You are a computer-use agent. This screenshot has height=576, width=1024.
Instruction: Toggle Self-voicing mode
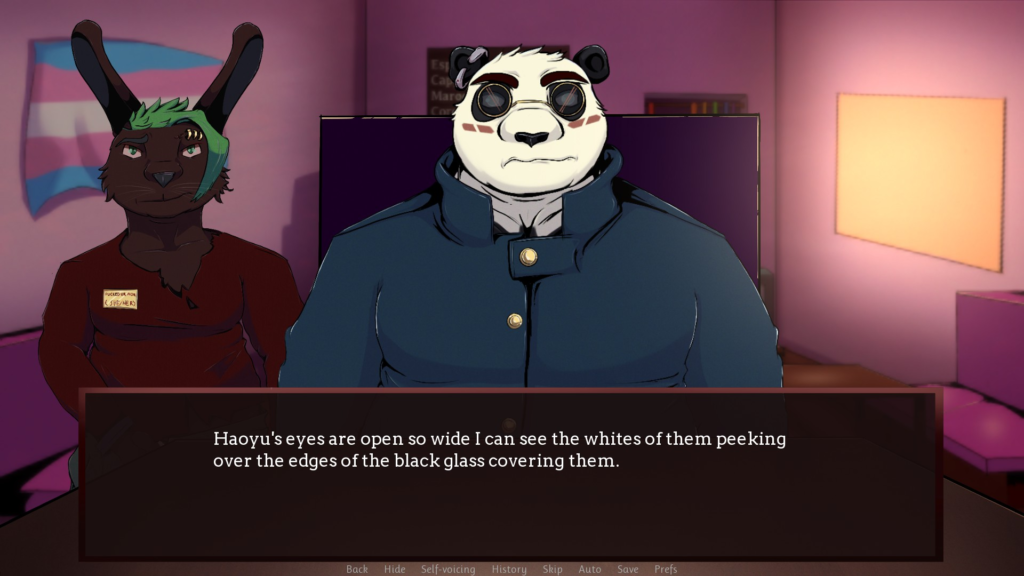point(448,569)
